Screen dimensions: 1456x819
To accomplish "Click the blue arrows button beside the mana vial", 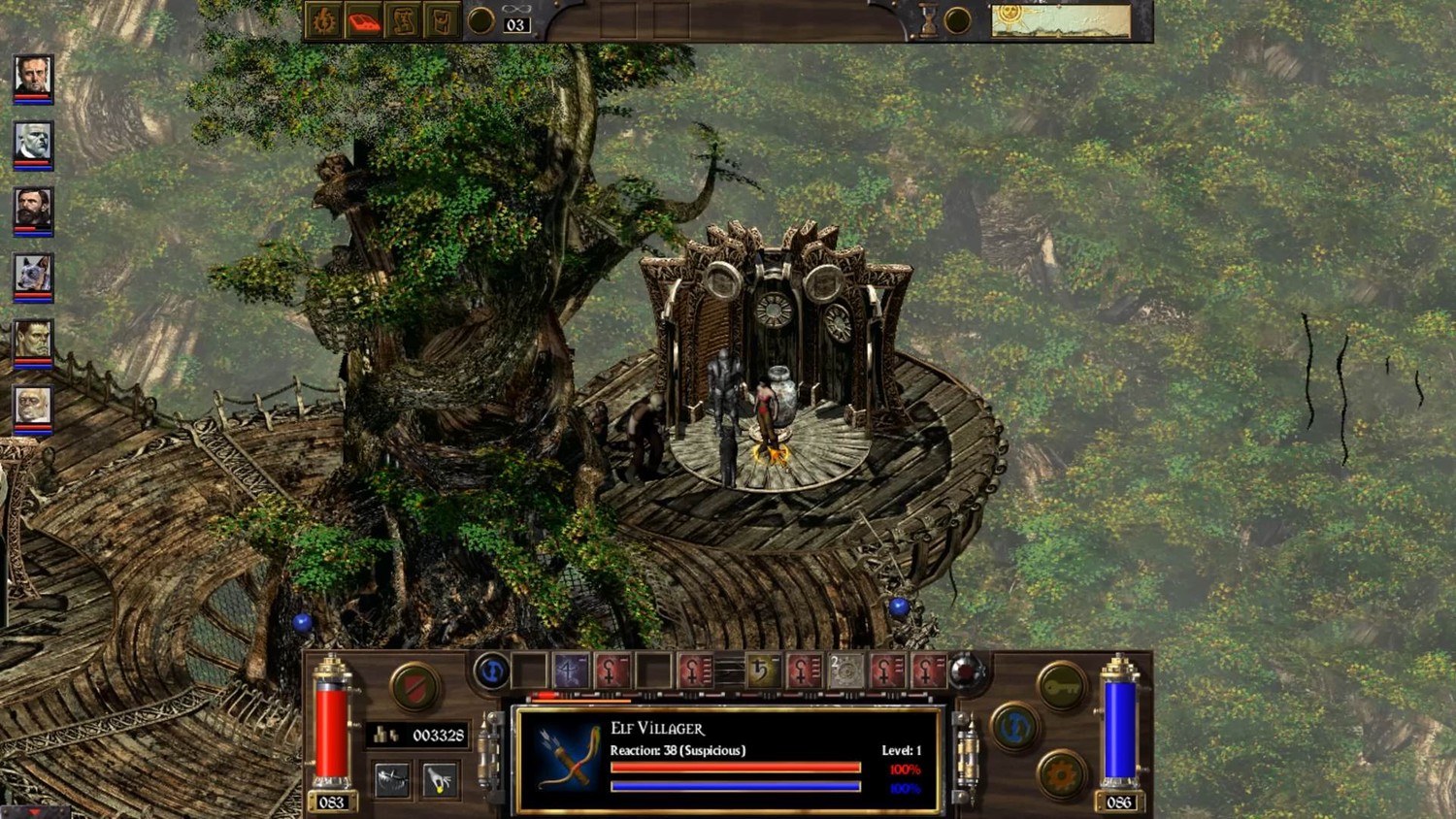I will (x=1014, y=726).
